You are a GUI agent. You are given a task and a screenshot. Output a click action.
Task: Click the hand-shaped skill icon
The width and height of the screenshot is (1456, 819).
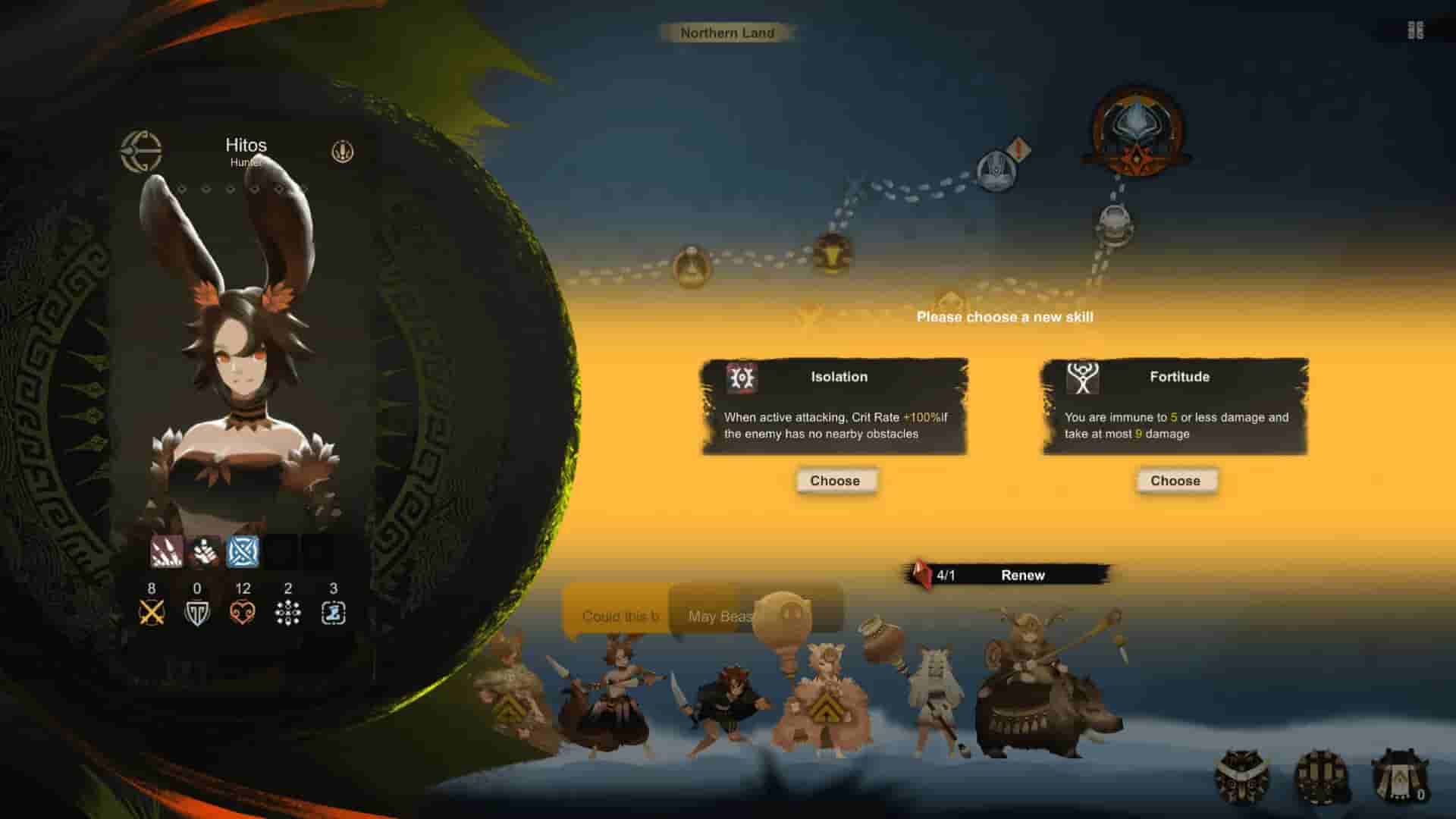click(x=204, y=551)
